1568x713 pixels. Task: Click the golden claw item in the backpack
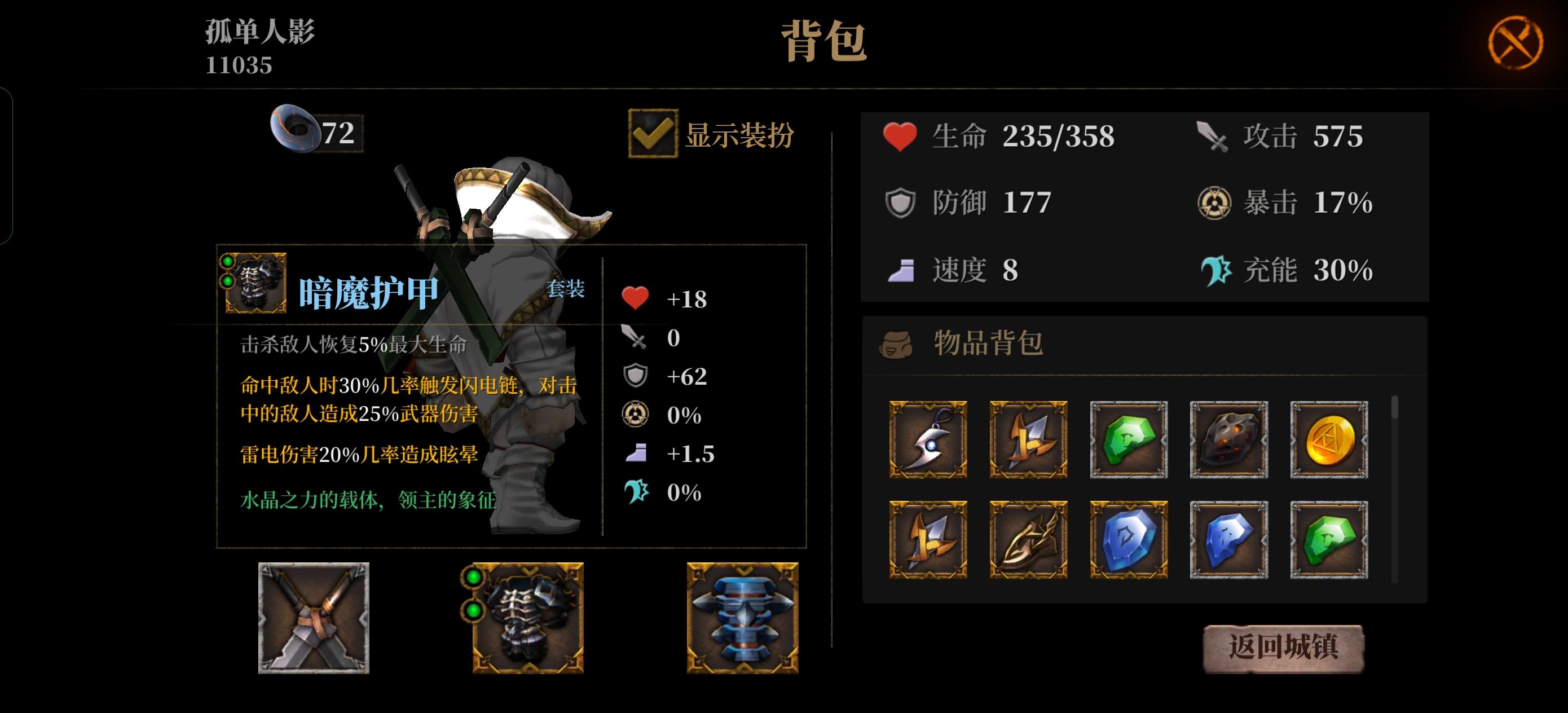tap(1028, 539)
